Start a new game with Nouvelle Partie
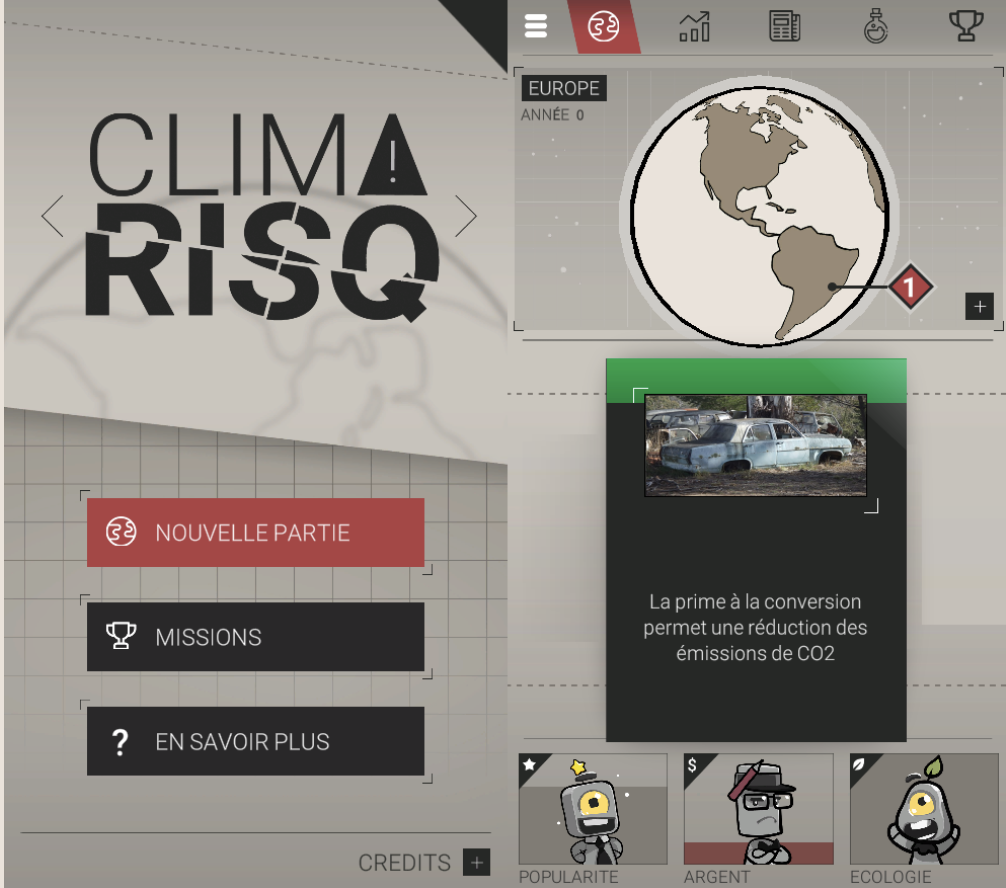 tap(255, 532)
